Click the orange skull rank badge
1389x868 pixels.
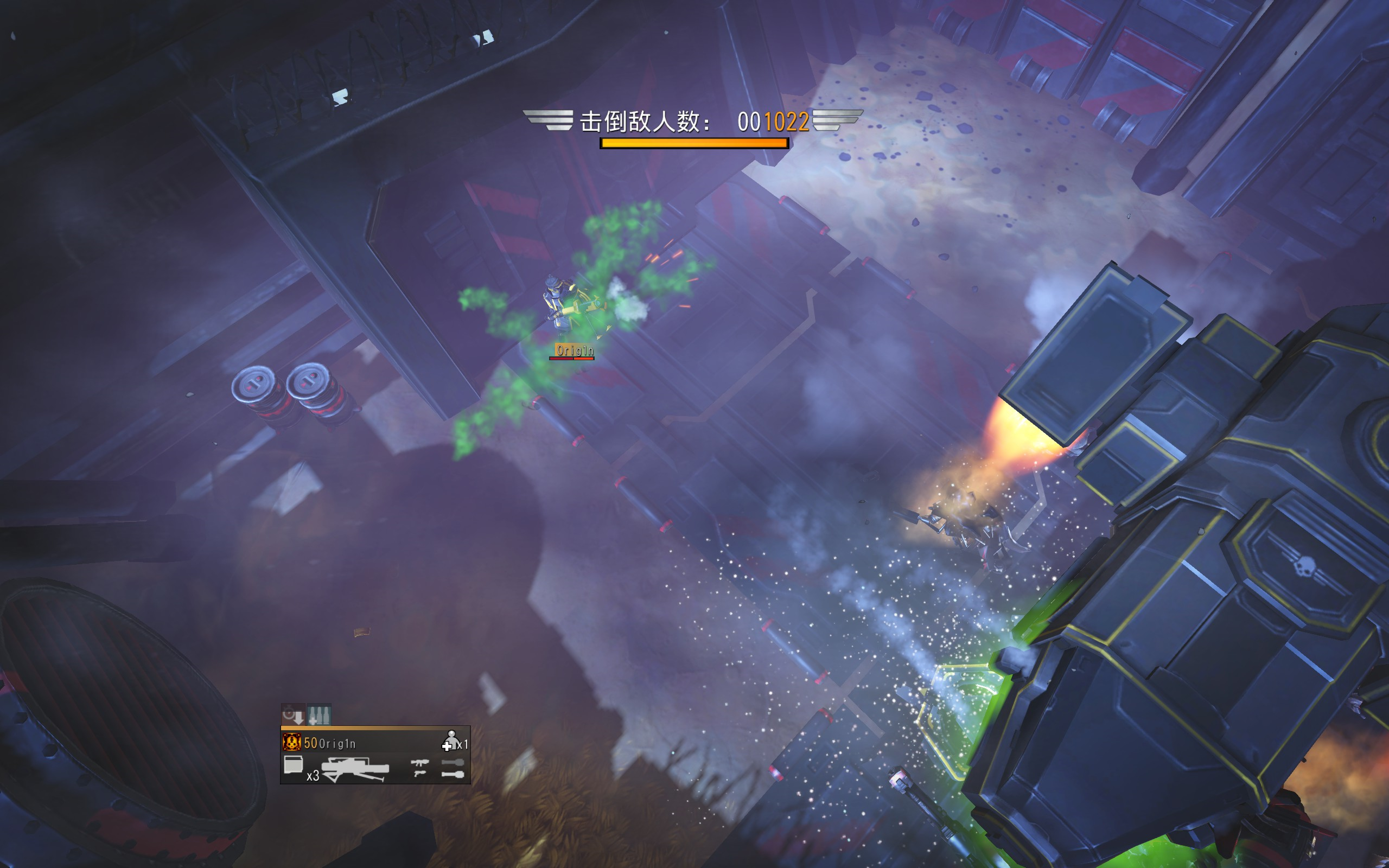[x=291, y=742]
